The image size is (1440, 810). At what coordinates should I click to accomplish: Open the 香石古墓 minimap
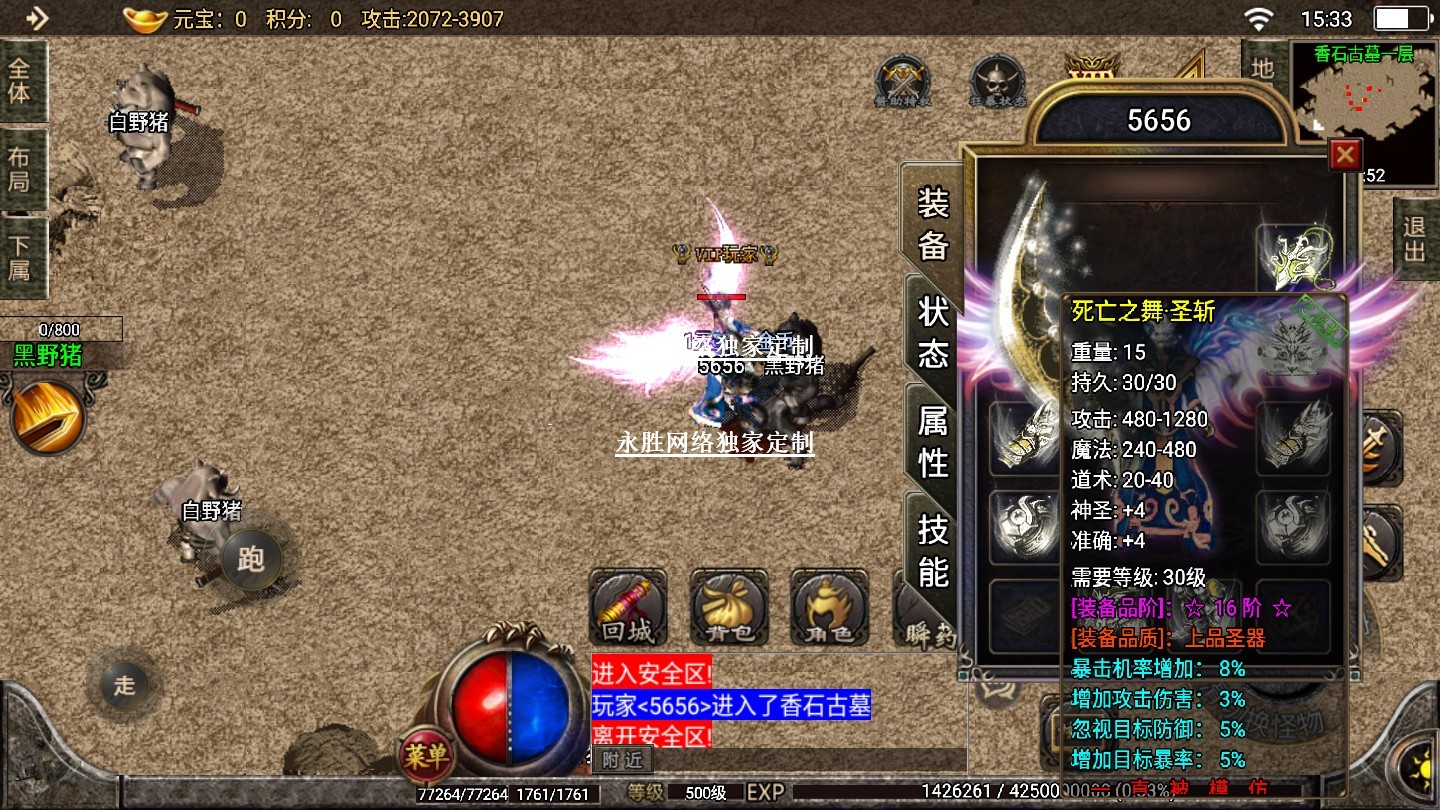pos(1364,100)
